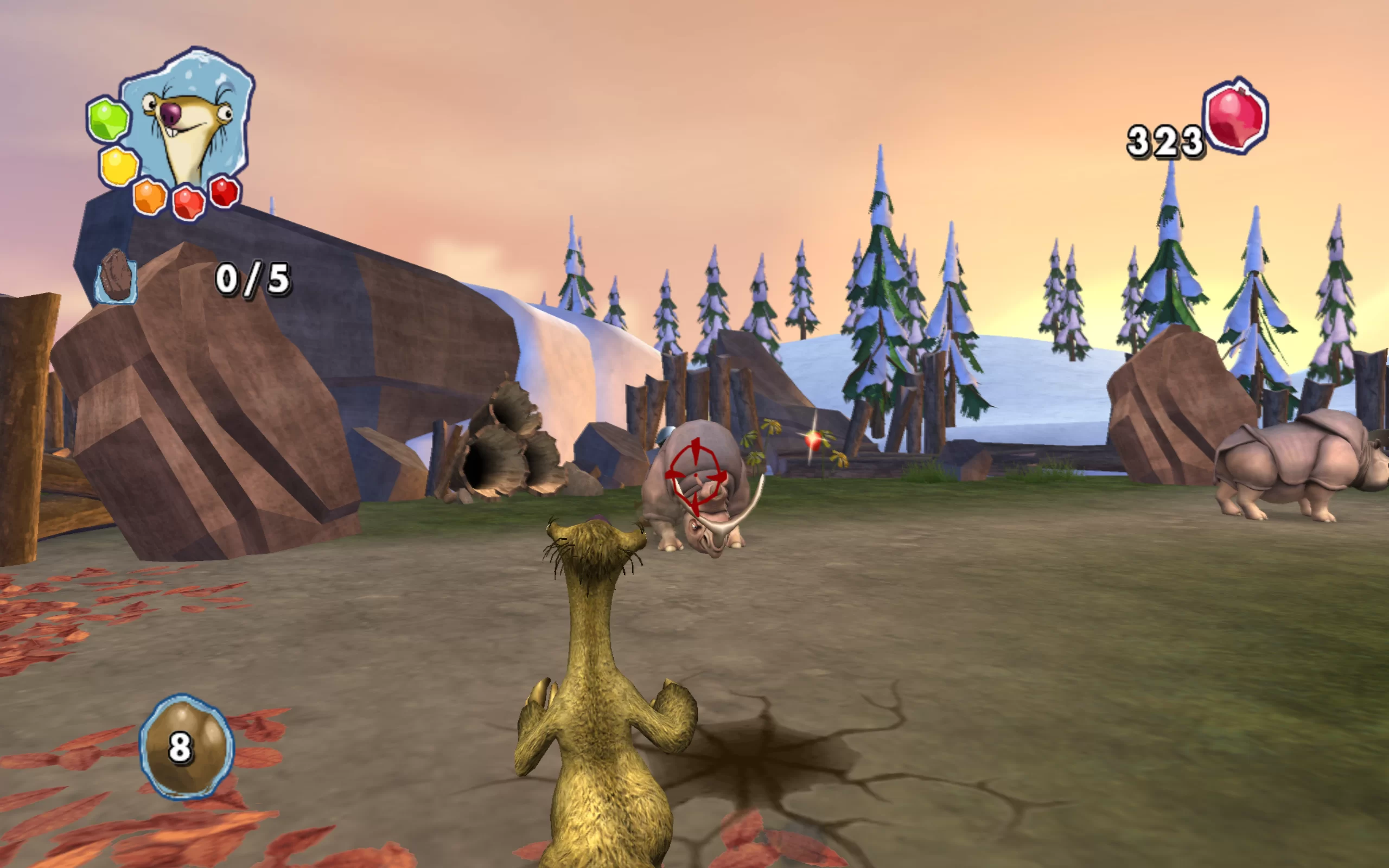The height and width of the screenshot is (868, 1389).
Task: Click the frozen rock objective icon
Action: tap(116, 275)
